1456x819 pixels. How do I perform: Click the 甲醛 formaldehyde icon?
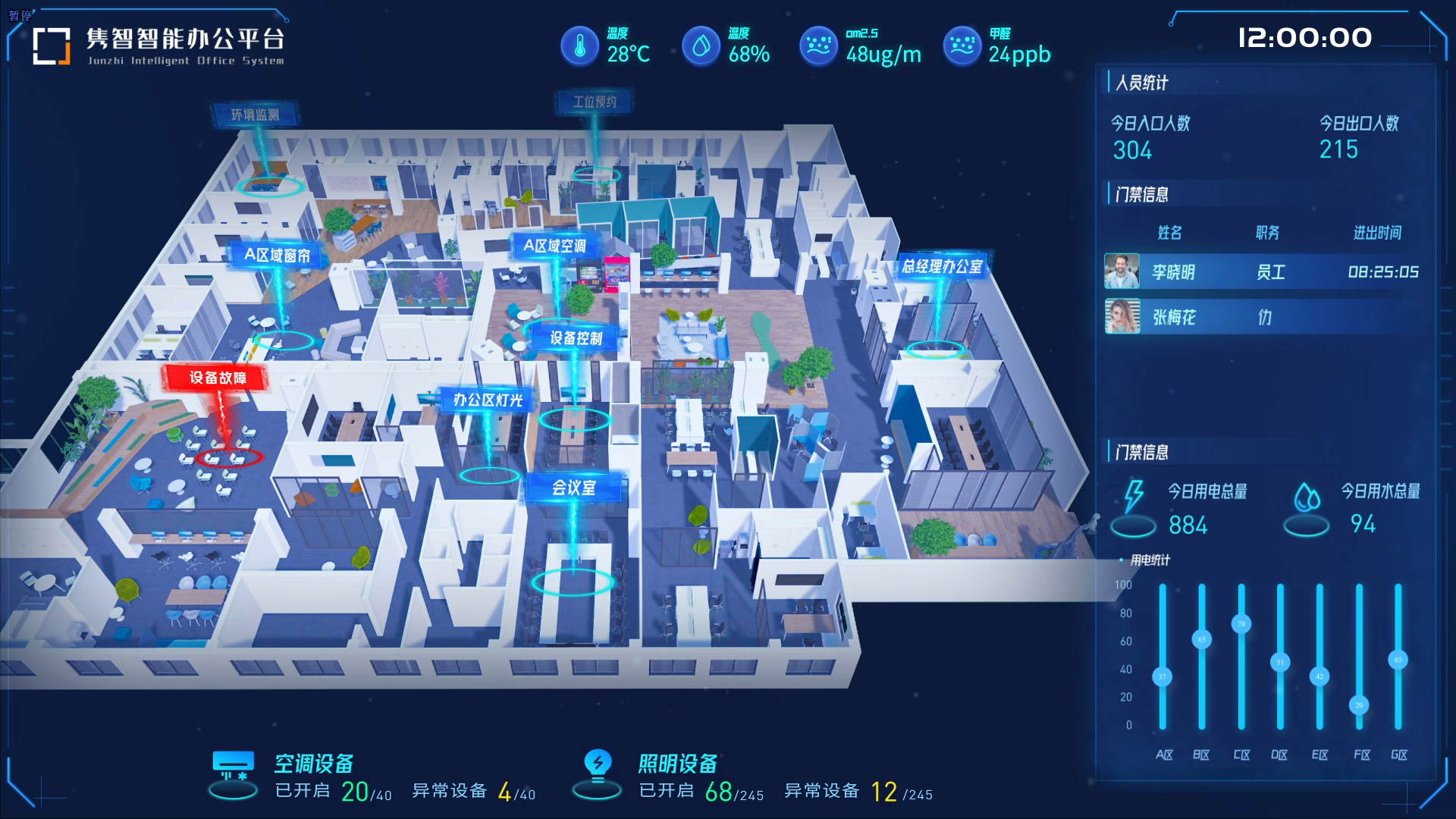tap(962, 45)
